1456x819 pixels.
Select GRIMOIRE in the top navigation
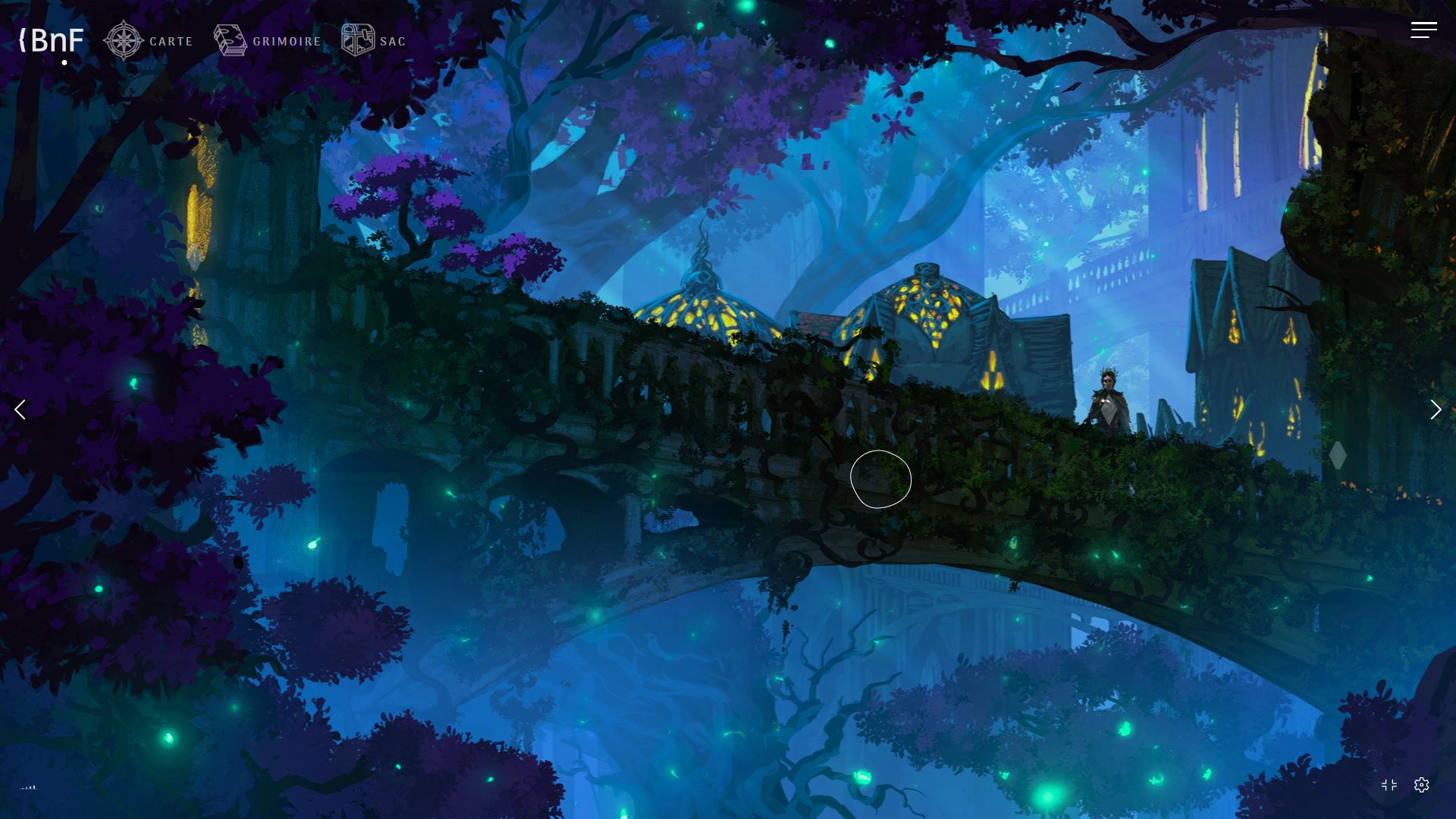click(286, 41)
